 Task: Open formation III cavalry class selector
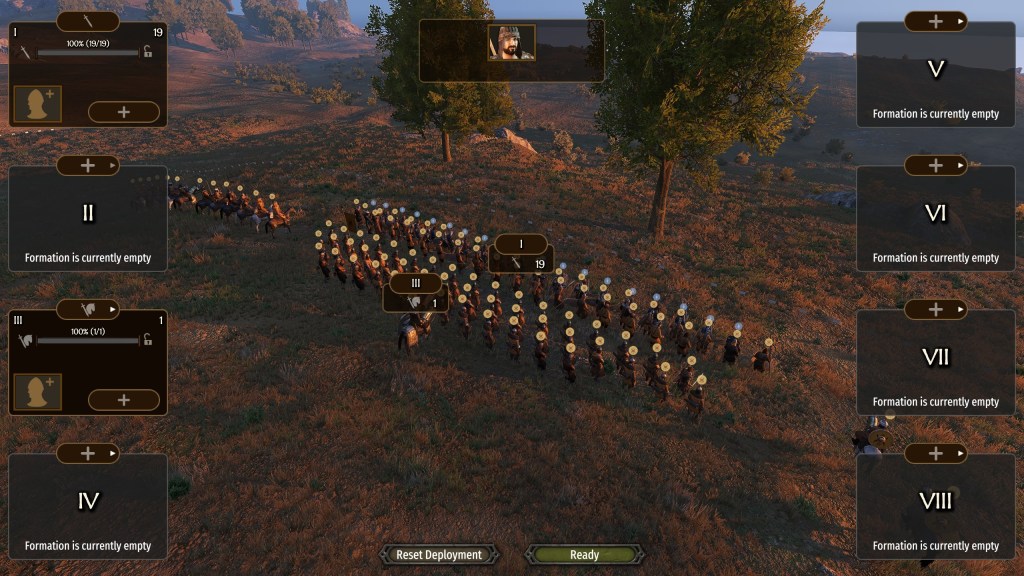[88, 309]
